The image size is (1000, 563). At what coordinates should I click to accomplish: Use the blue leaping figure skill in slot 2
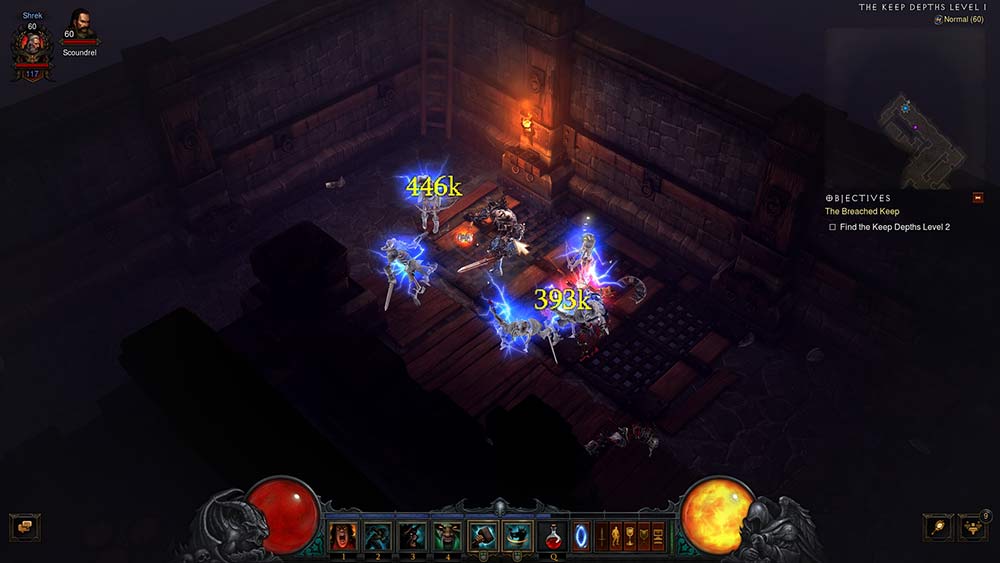tap(377, 536)
